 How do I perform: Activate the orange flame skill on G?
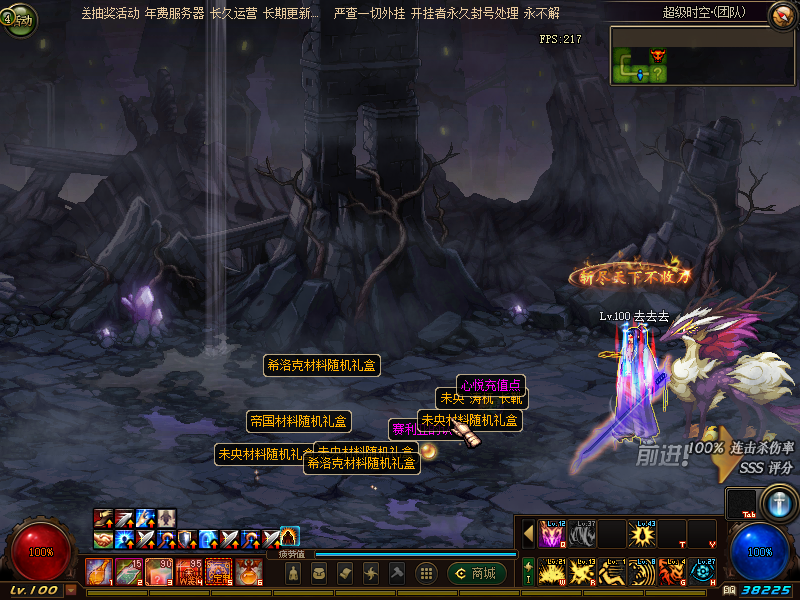[x=672, y=572]
